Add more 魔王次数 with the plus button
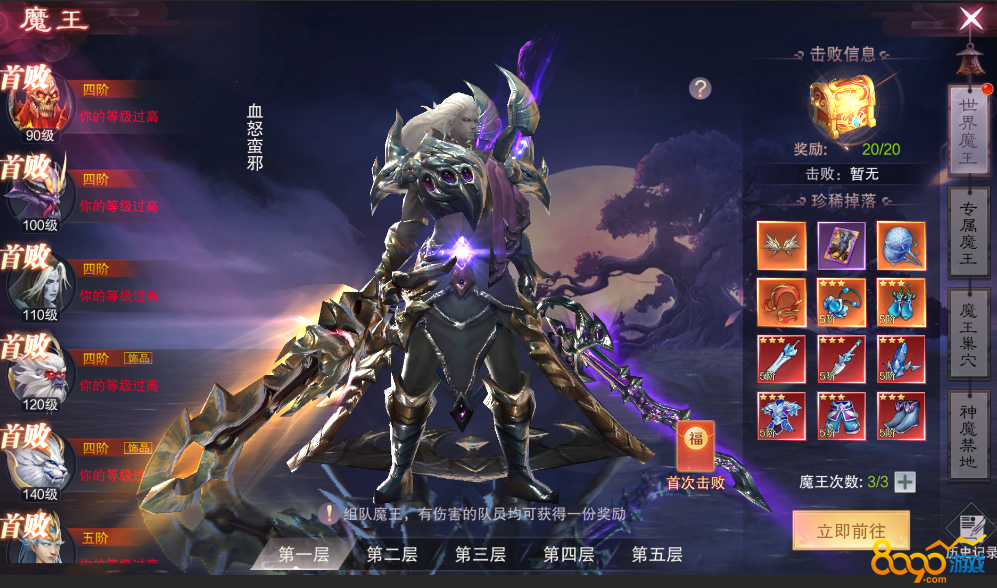The height and width of the screenshot is (588, 997). coord(905,482)
